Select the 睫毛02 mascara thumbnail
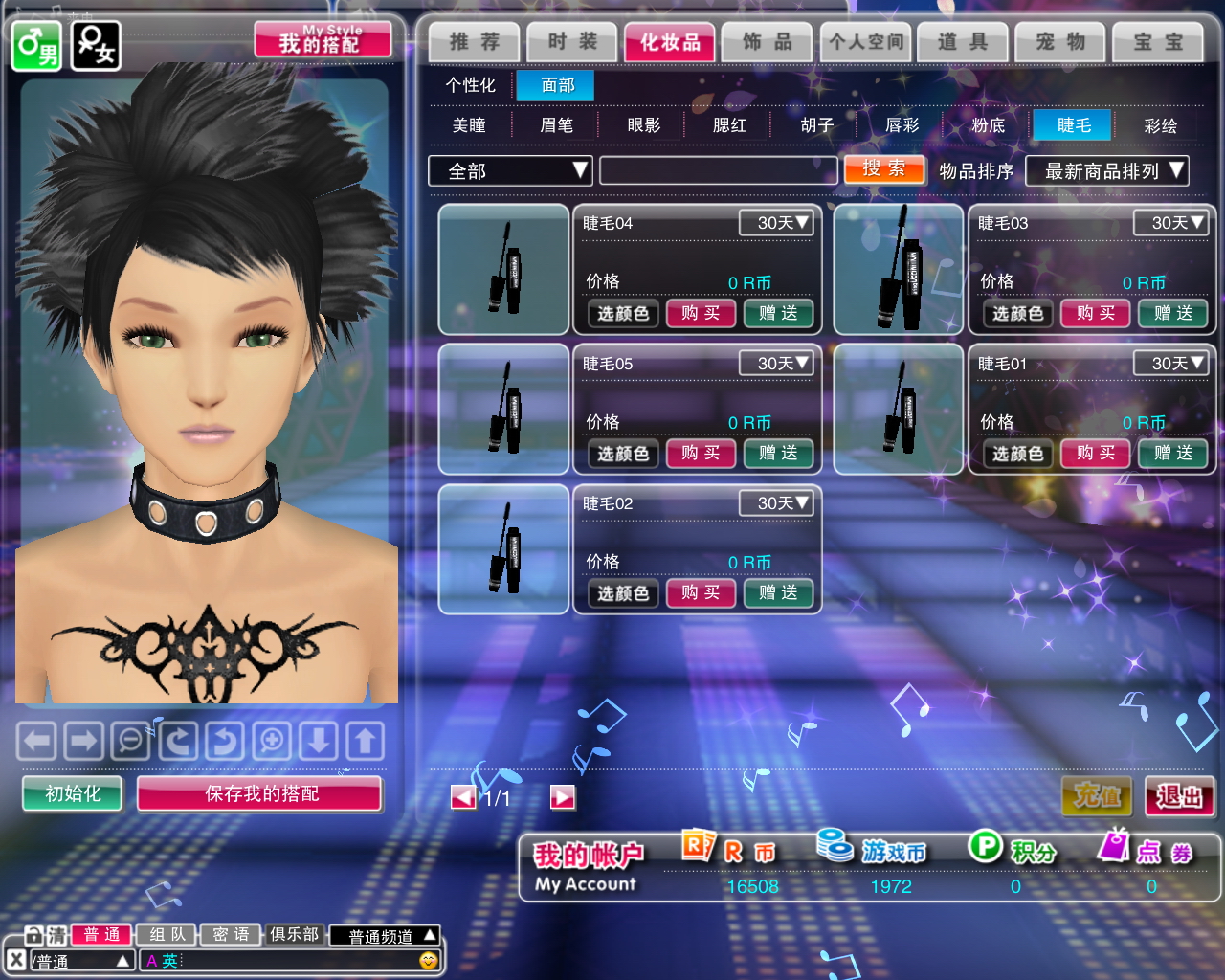 (x=503, y=549)
